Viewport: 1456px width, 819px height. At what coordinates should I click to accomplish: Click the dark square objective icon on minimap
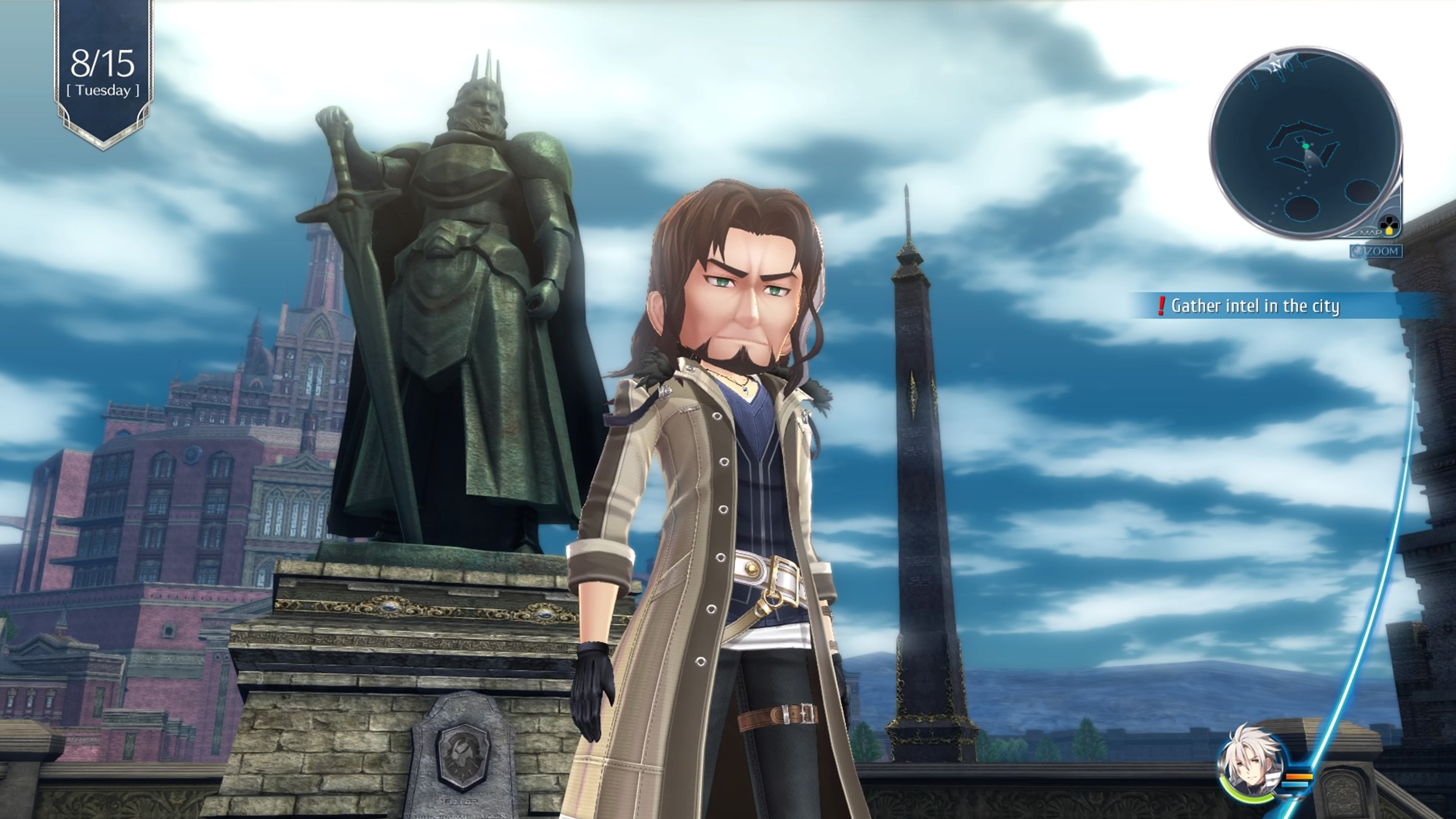[1300, 140]
